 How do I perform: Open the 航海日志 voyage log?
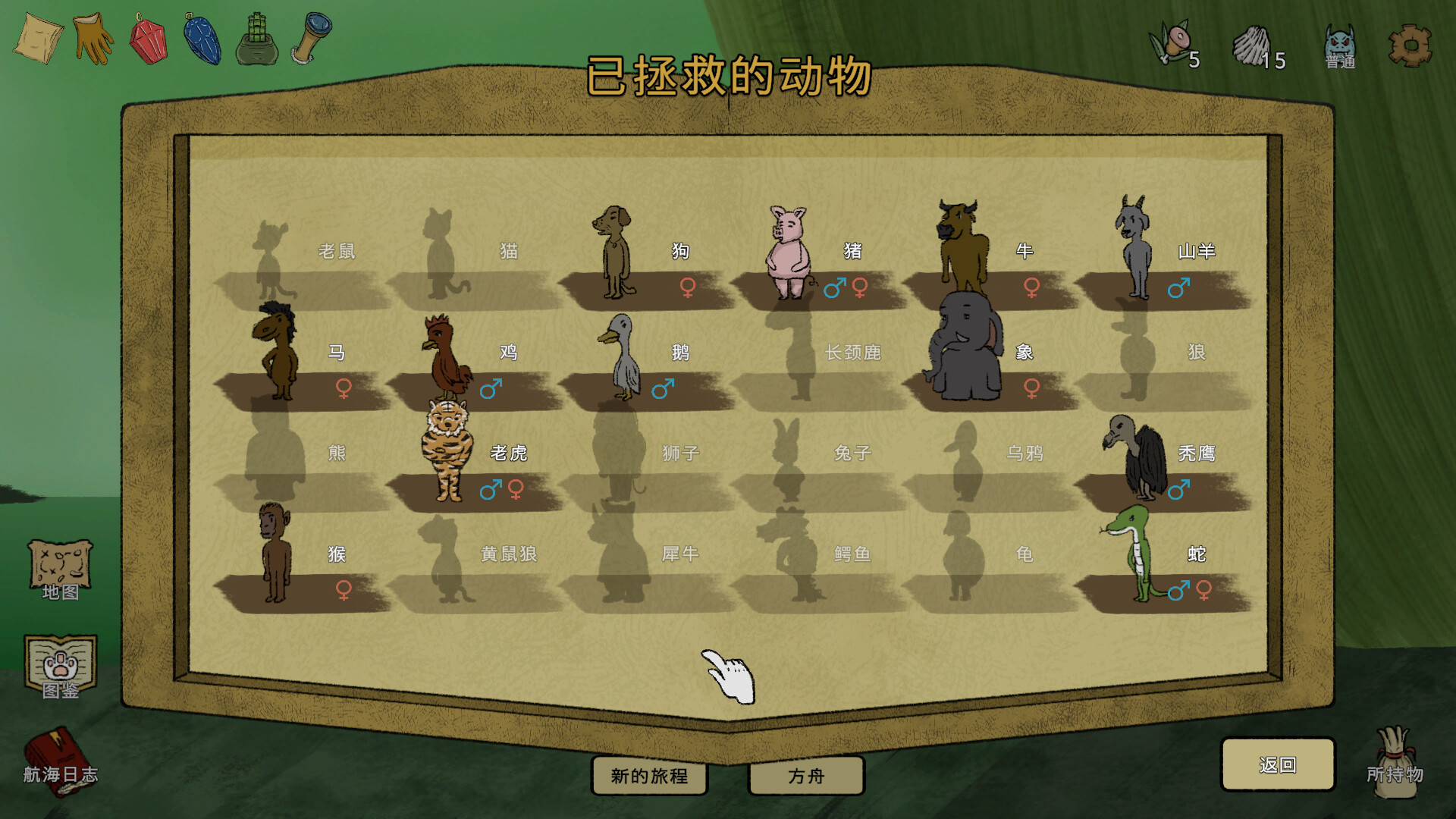pyautogui.click(x=59, y=761)
